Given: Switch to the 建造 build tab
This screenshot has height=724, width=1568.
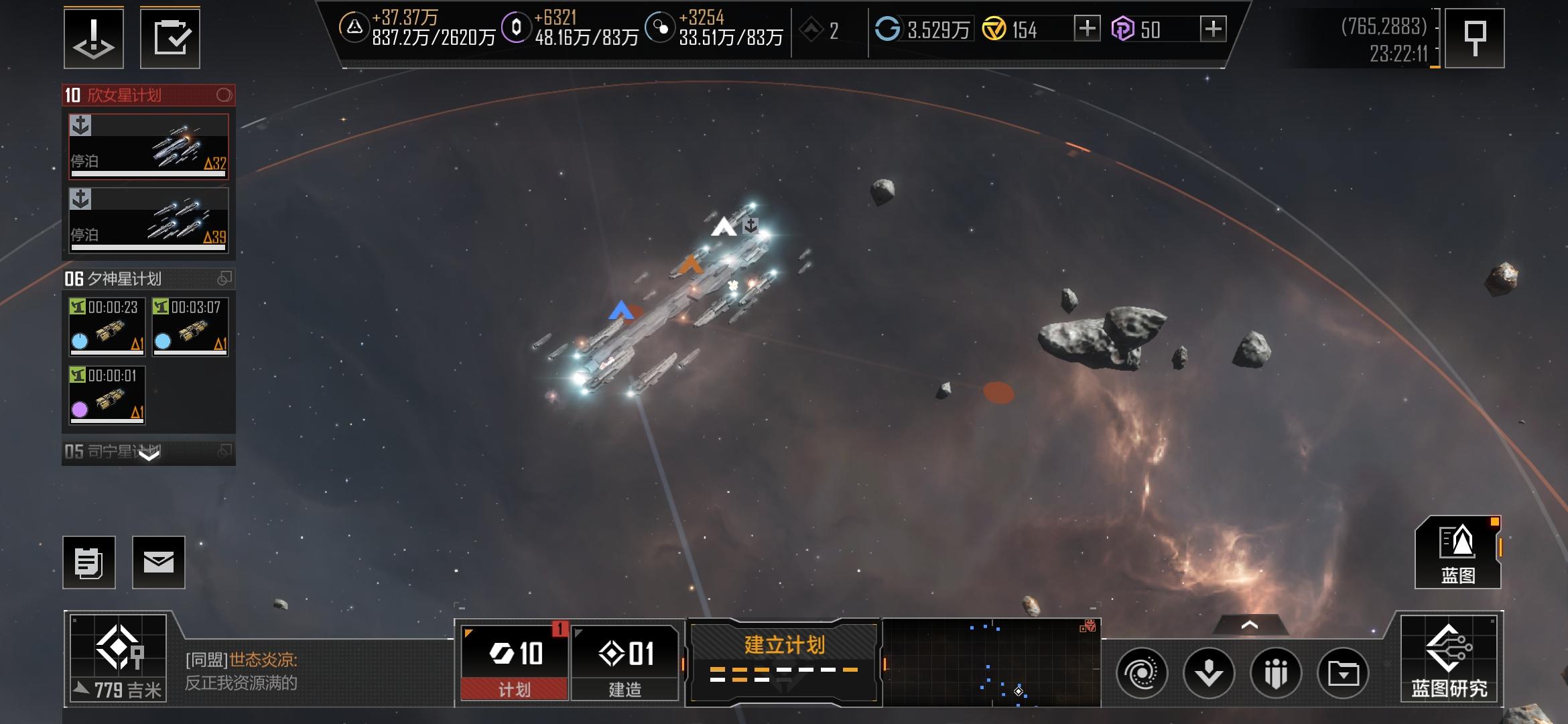Looking at the screenshot, I should point(625,662).
